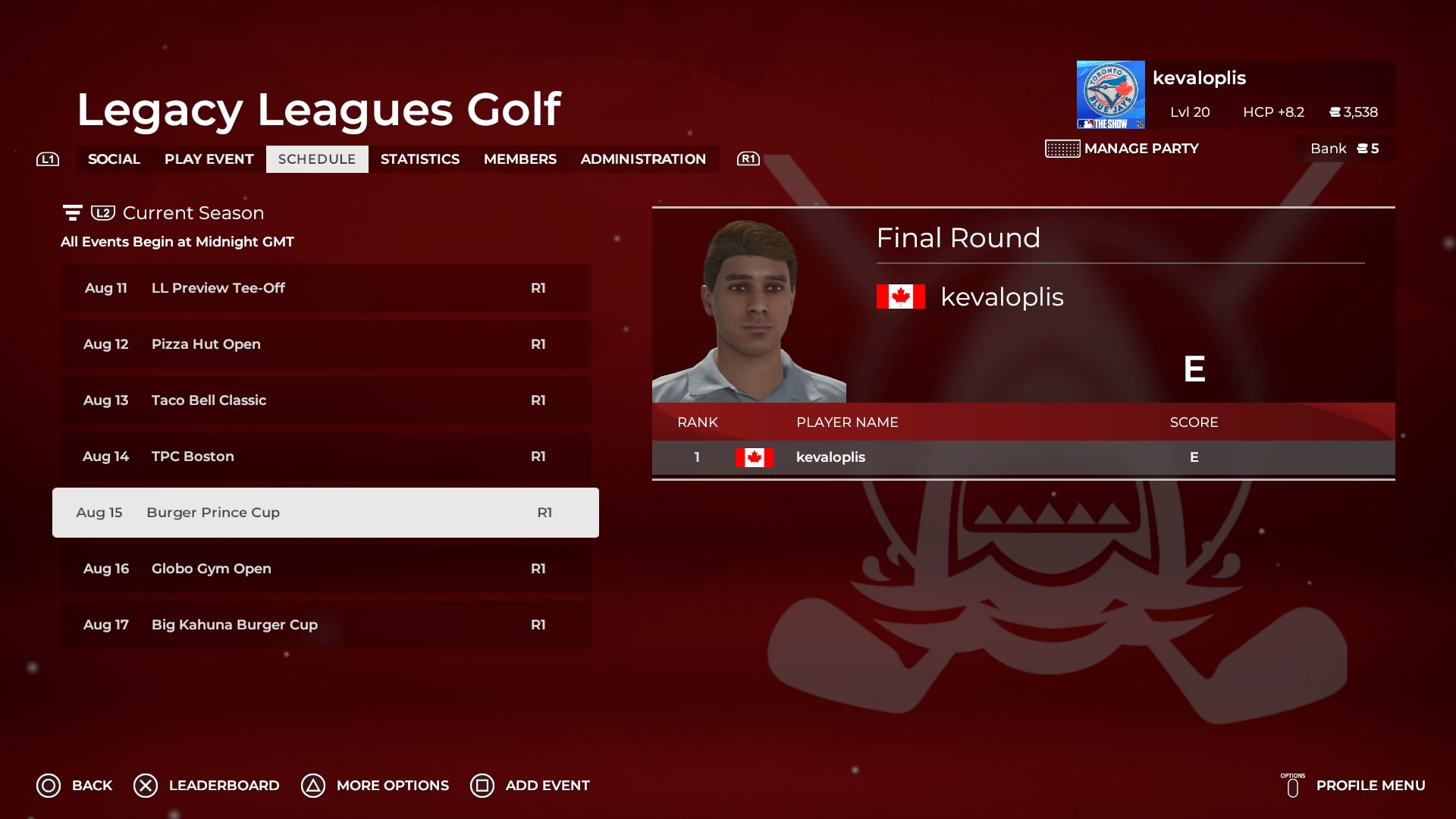Choose the Pizza Hut Open event
This screenshot has width=1456, height=819.
pyautogui.click(x=326, y=344)
